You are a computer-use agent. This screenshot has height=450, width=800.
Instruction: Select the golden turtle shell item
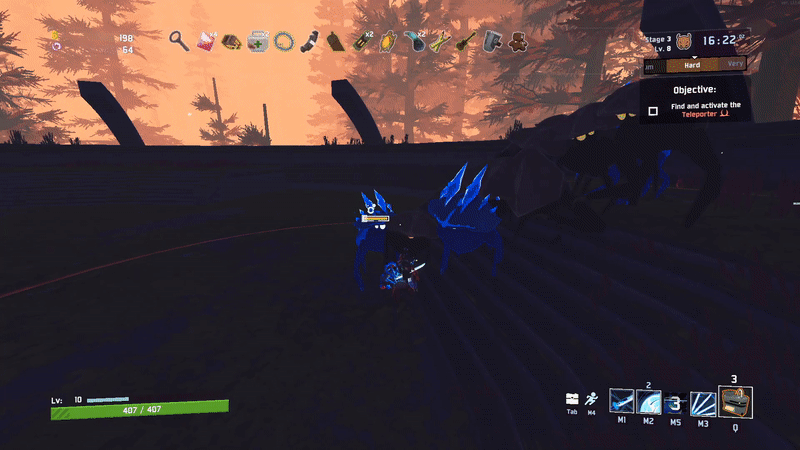(x=388, y=42)
